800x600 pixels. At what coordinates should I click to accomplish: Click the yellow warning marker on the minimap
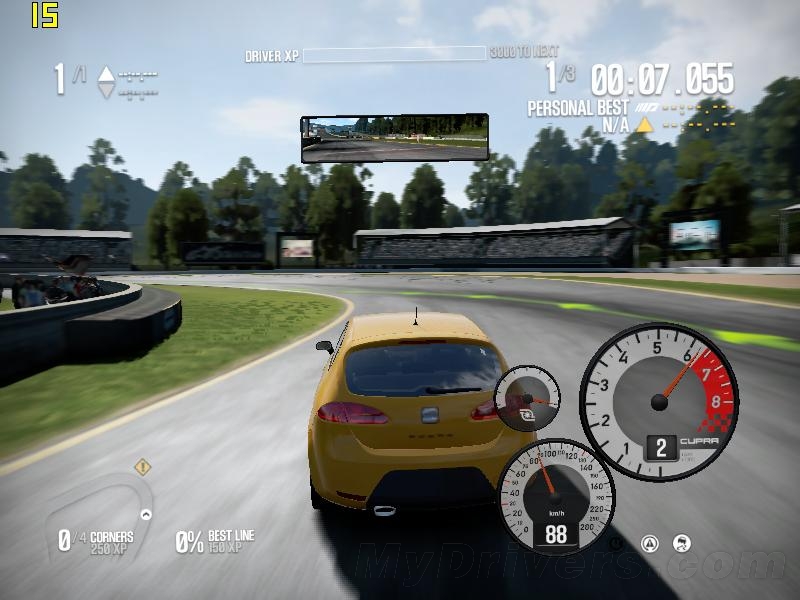(x=143, y=467)
